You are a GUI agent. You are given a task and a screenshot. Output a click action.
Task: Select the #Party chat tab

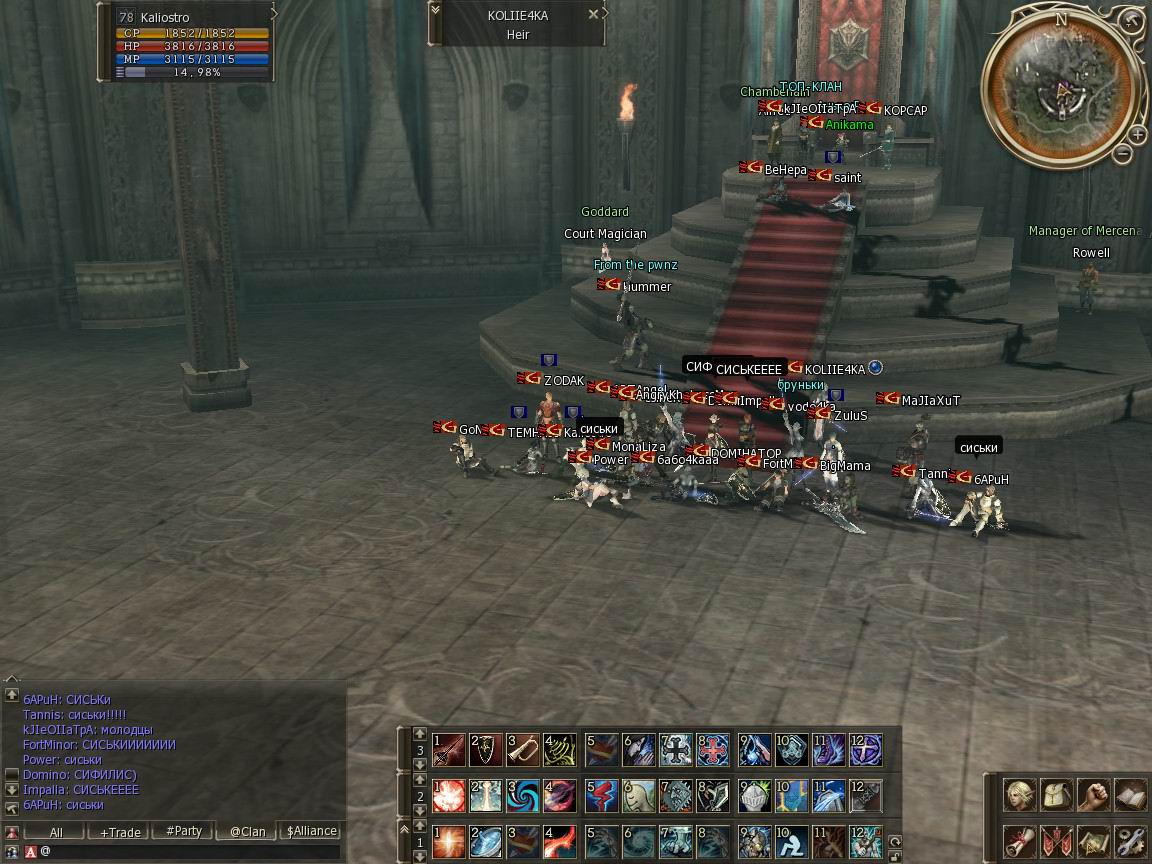[x=184, y=832]
